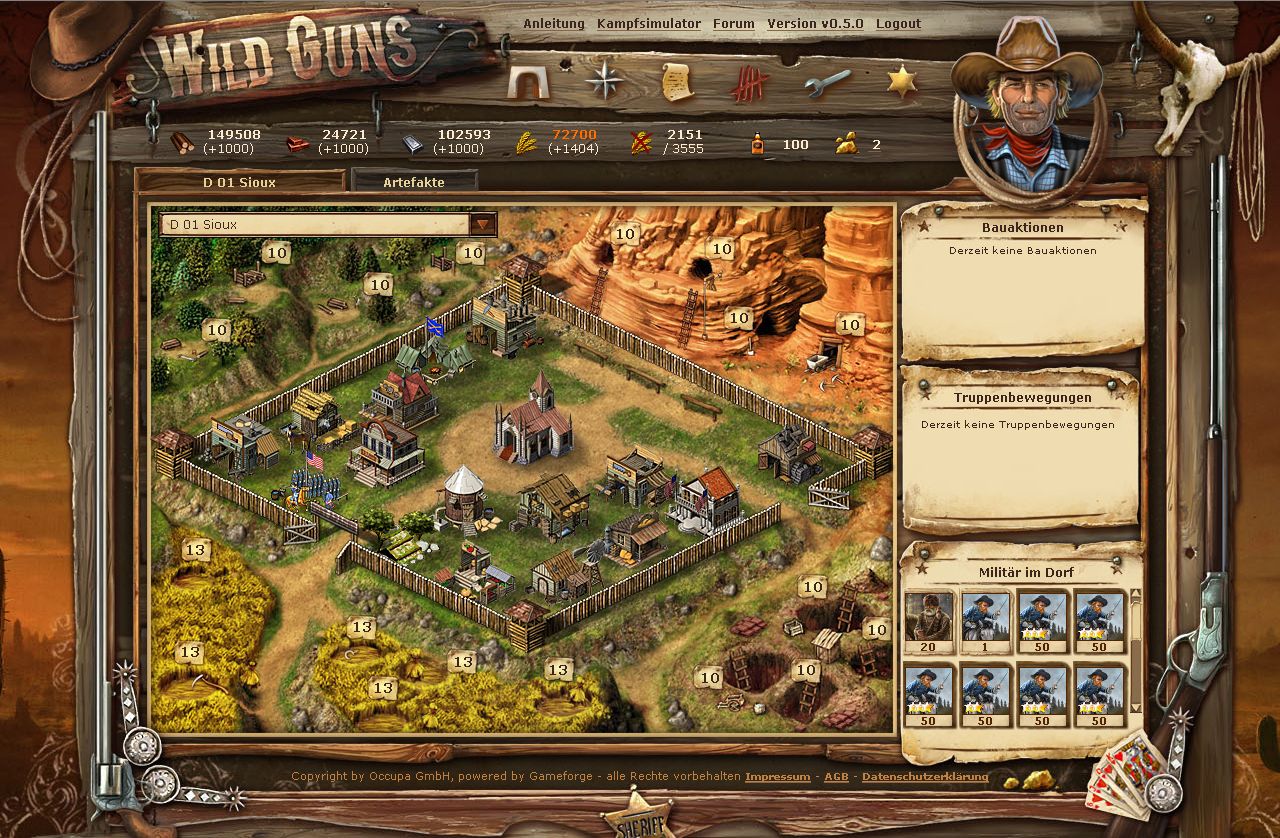Open the scroll reports icon
Viewport: 1280px width, 838px height.
tap(675, 82)
